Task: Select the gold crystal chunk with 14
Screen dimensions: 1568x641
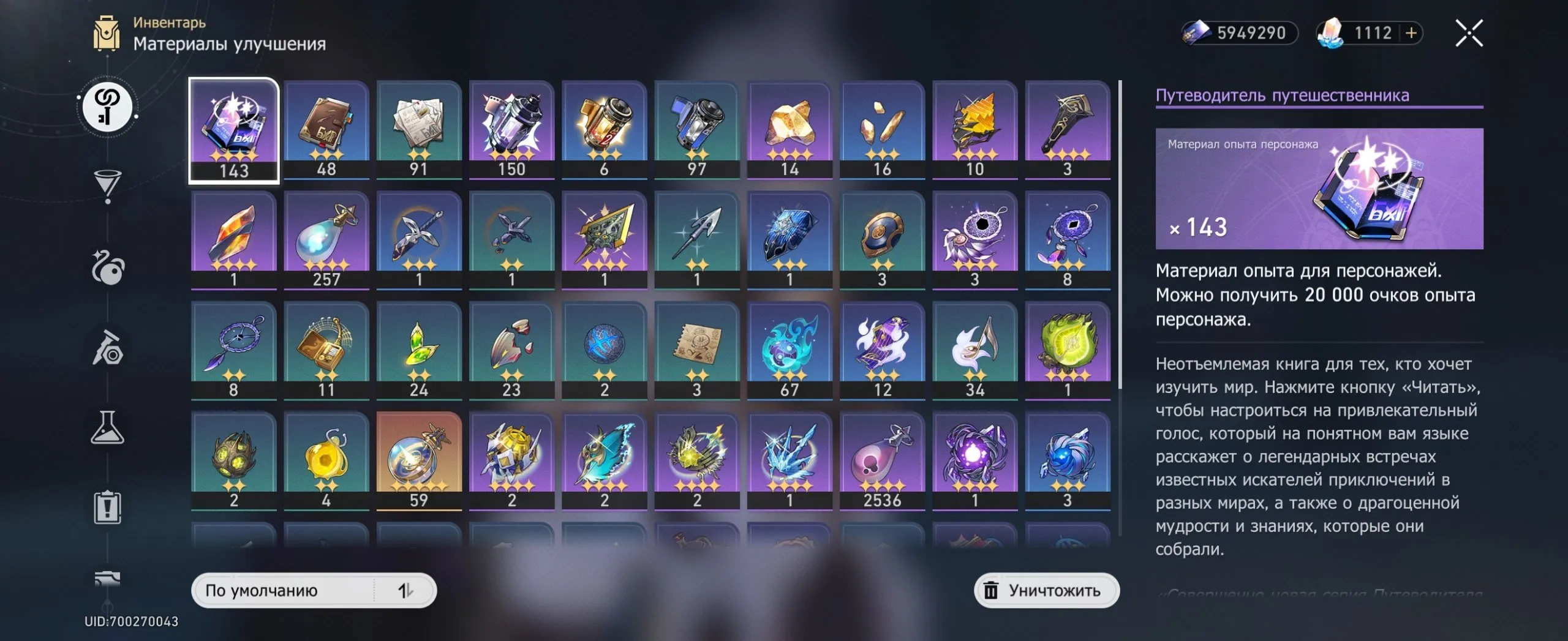Action: click(x=790, y=130)
